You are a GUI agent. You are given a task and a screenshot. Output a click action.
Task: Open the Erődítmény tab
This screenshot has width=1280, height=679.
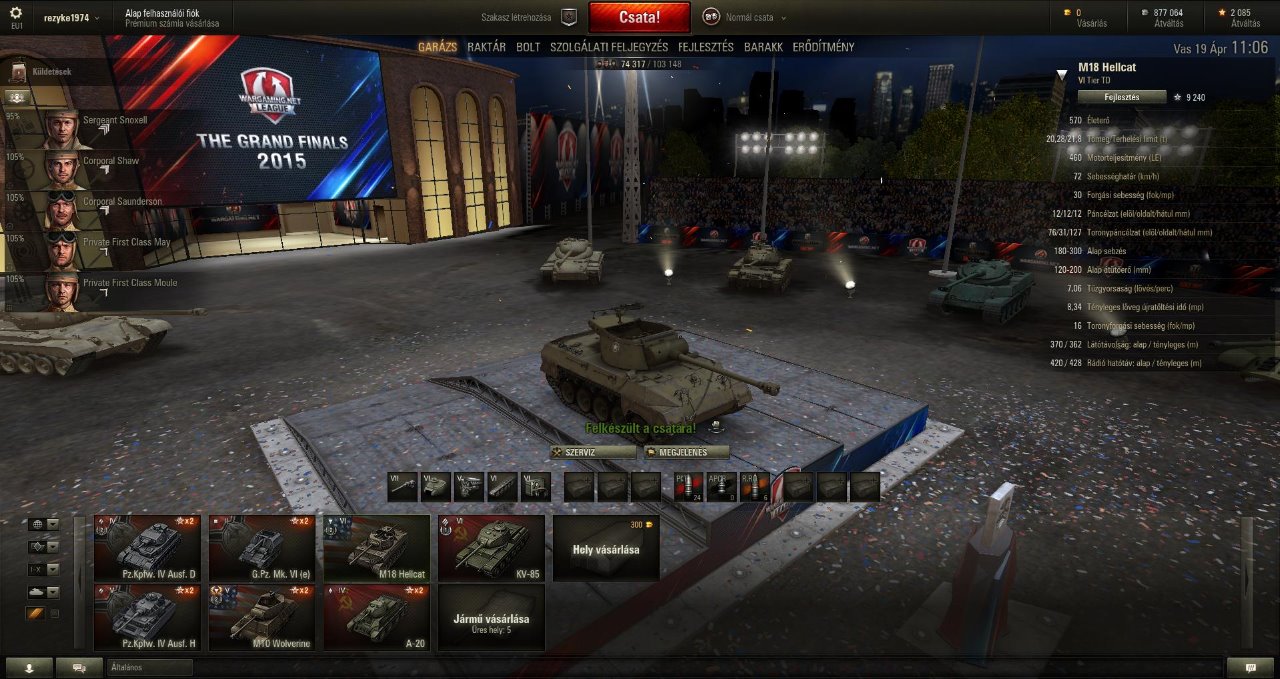823,47
